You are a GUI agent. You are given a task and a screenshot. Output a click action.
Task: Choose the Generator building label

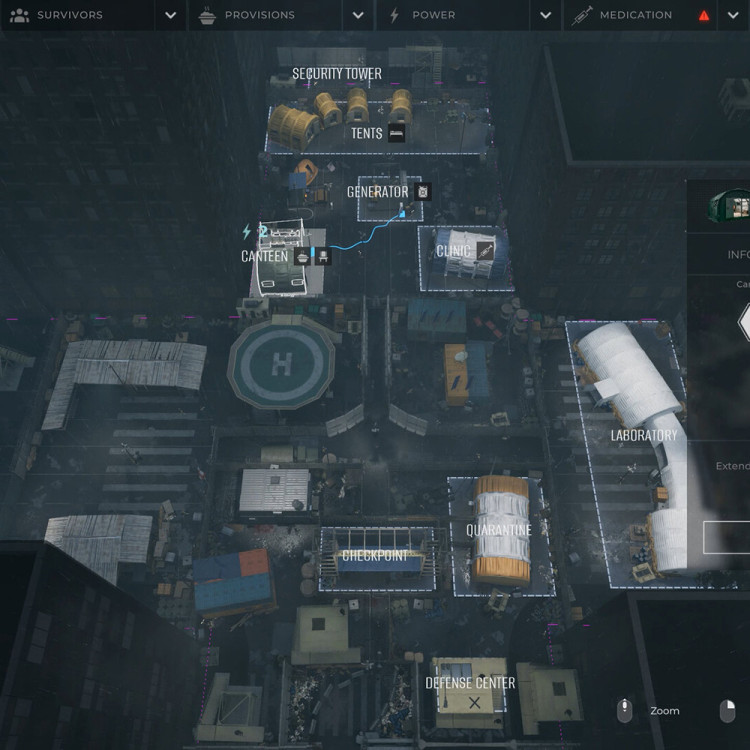377,192
